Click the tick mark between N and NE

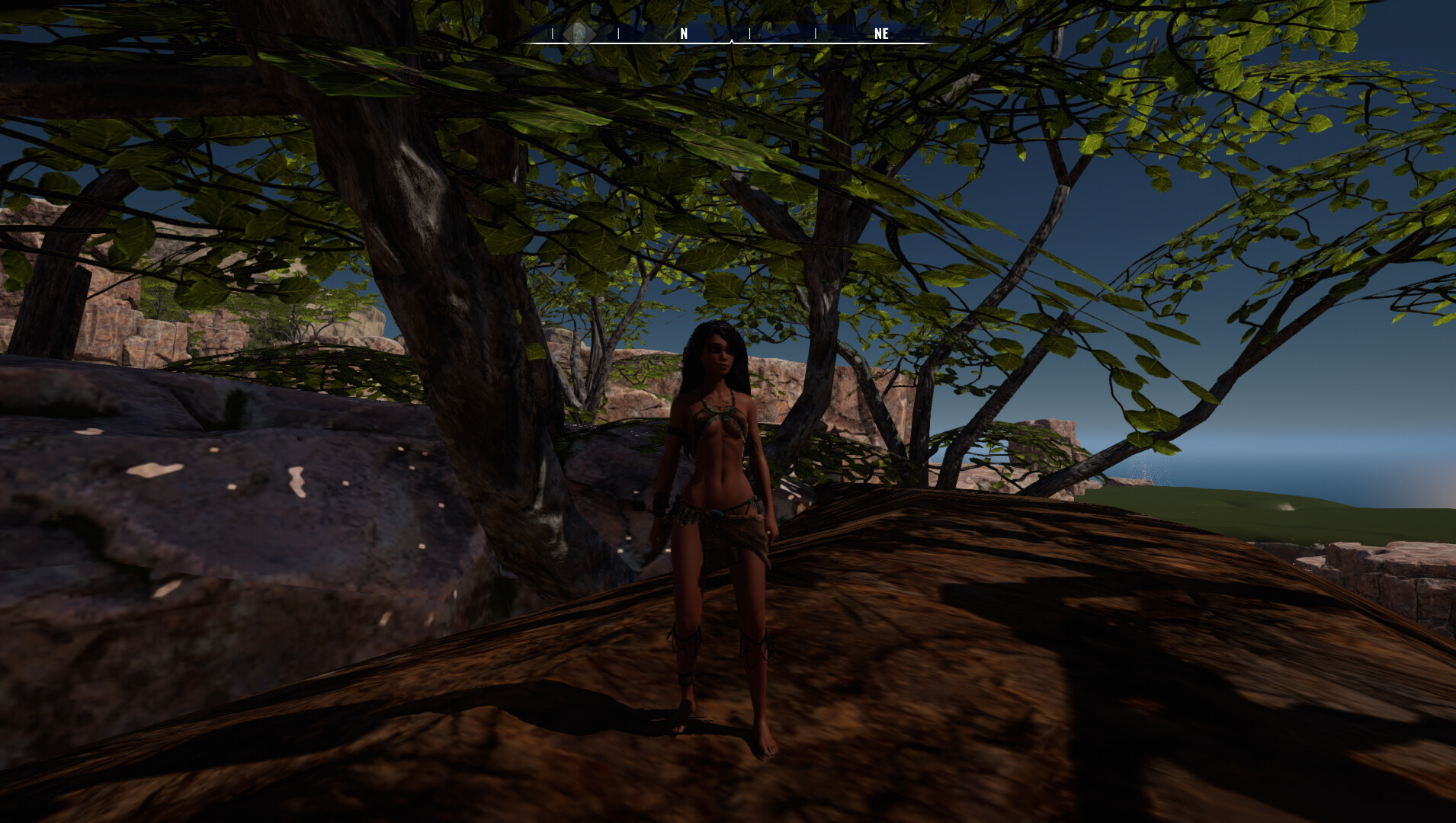pos(816,34)
